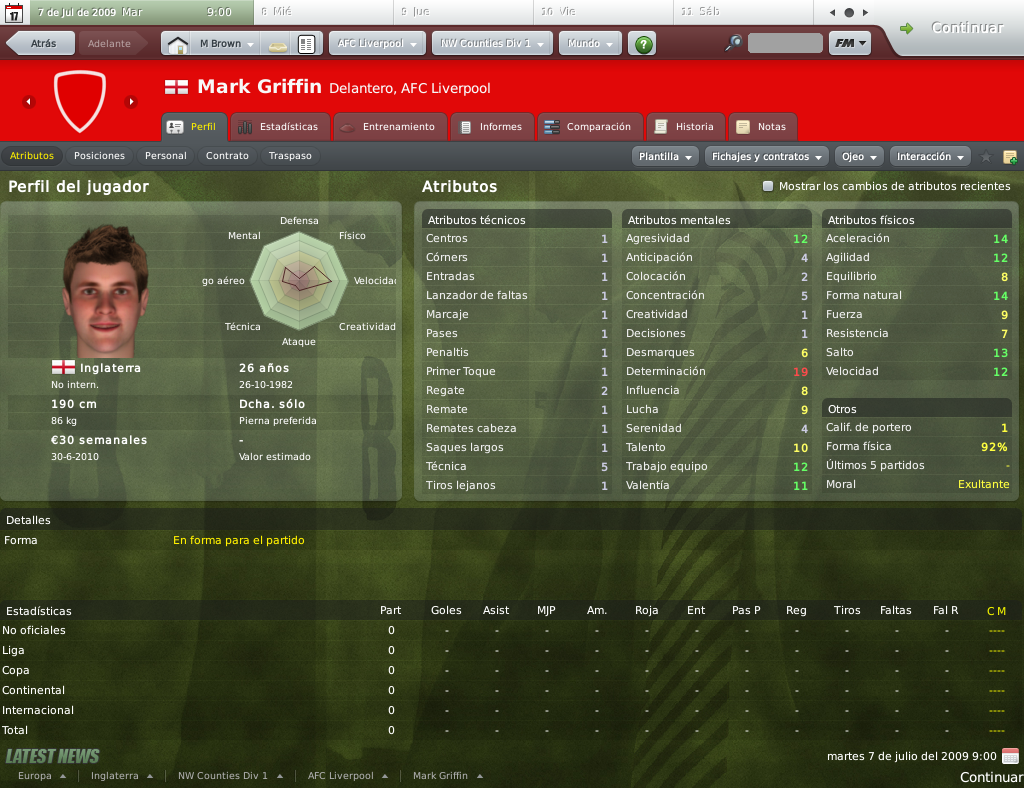Image resolution: width=1024 pixels, height=788 pixels.
Task: Toggle Mostrar los cambios de atributos recientes
Action: [x=768, y=186]
